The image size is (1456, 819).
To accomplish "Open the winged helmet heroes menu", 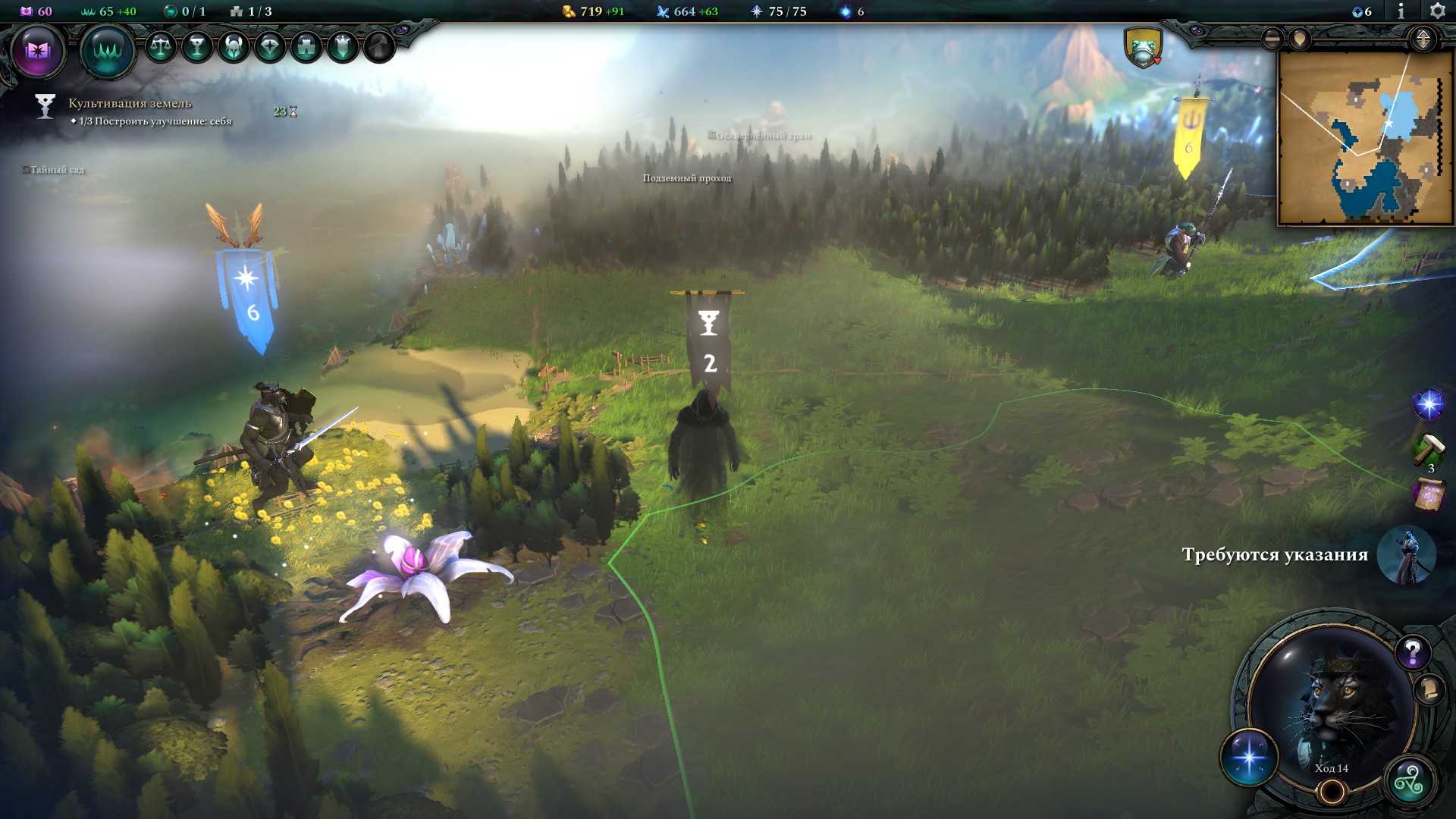I will 234,47.
